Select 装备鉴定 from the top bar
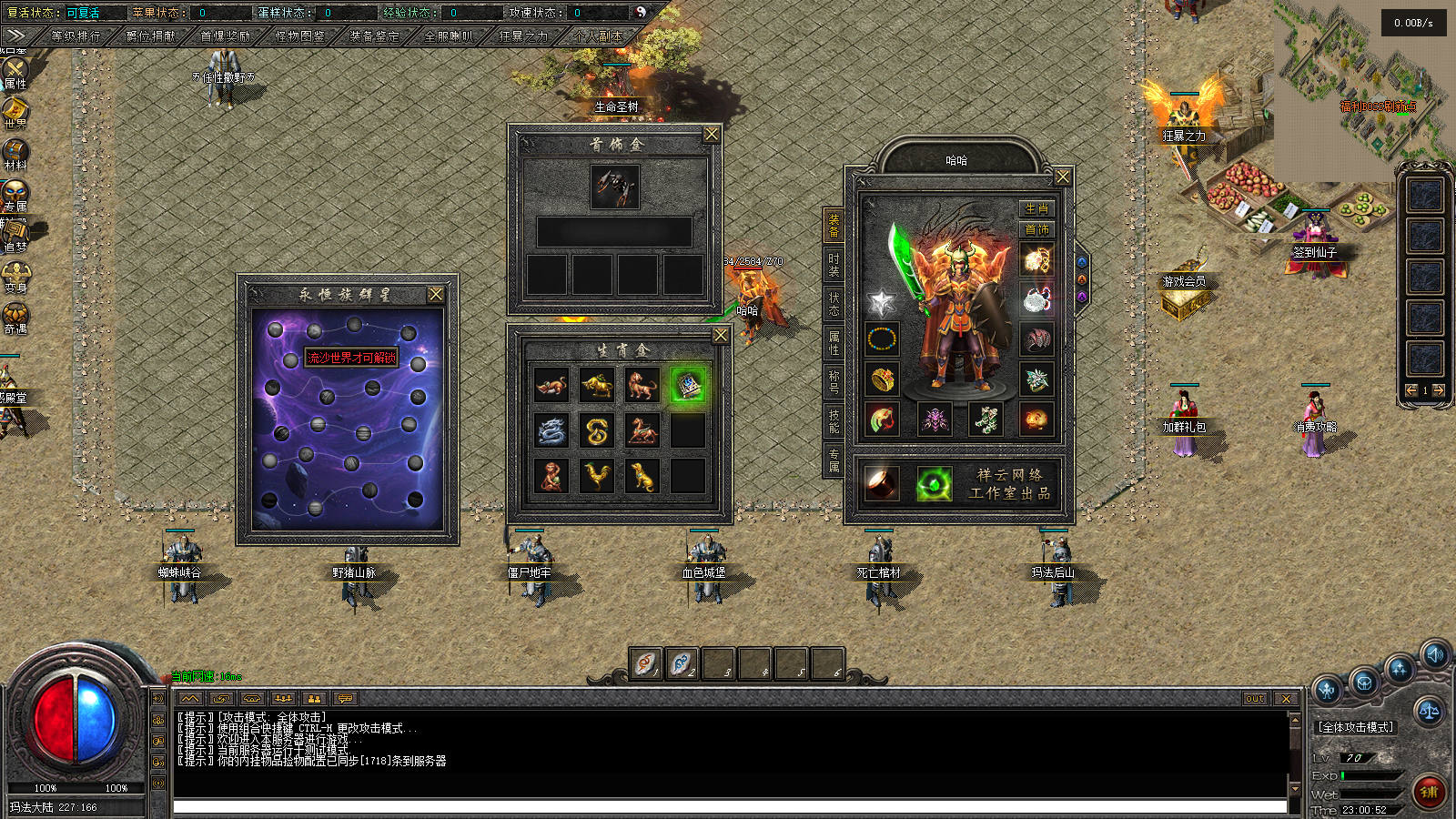This screenshot has height=819, width=1456. tap(374, 36)
